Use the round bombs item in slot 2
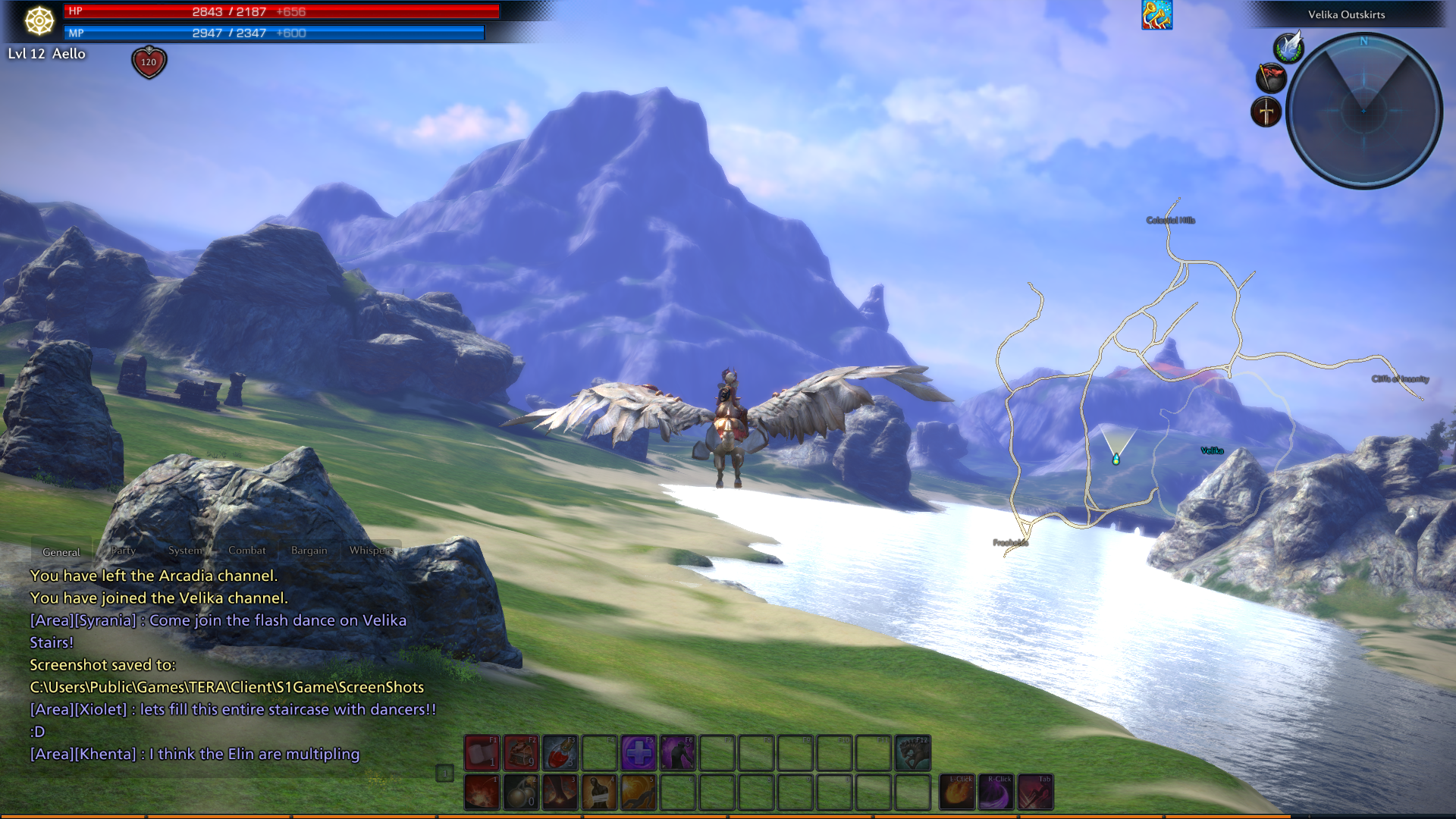1456x819 pixels. (521, 792)
